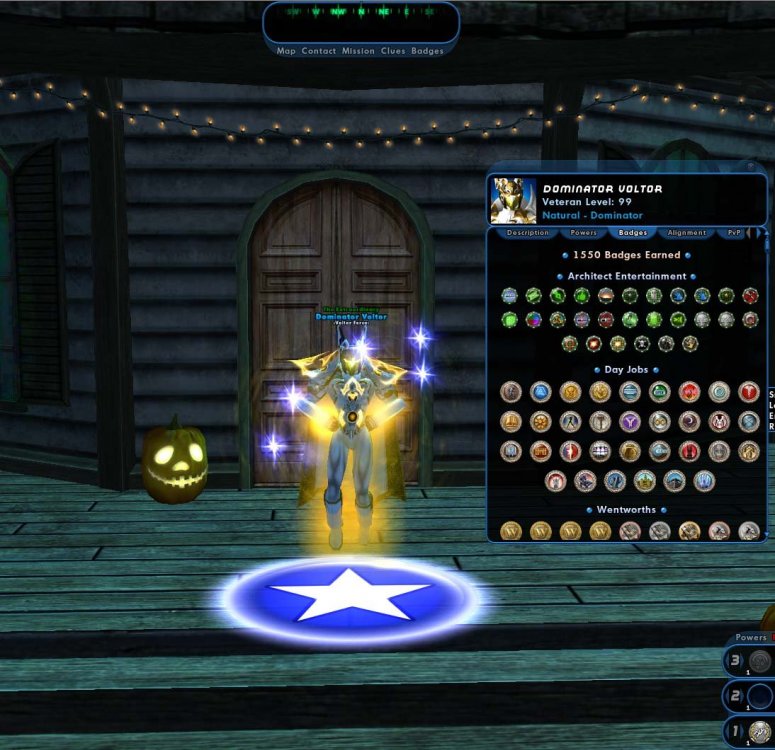Viewport: 775px width, 750px height.
Task: Switch to the Powers tab in character info
Action: 584,233
